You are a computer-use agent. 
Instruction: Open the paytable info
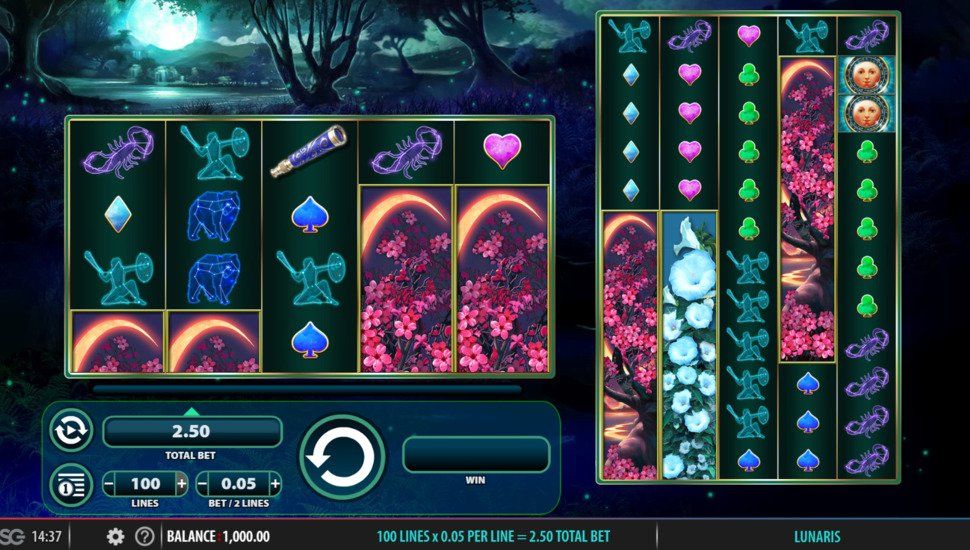(71, 485)
